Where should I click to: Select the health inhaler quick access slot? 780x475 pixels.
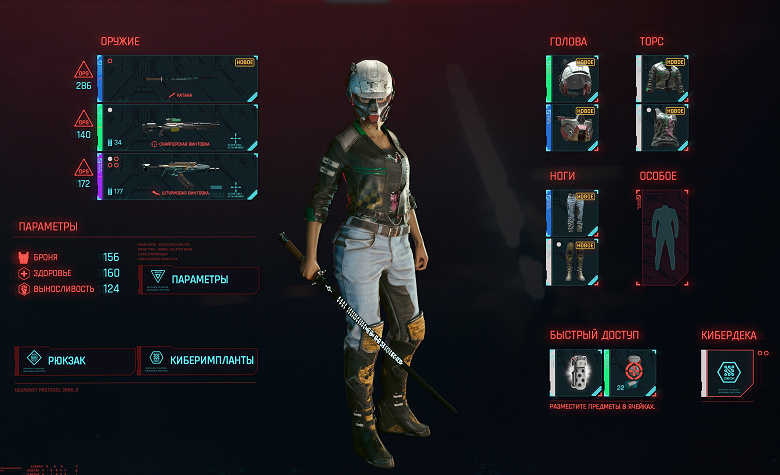point(631,373)
